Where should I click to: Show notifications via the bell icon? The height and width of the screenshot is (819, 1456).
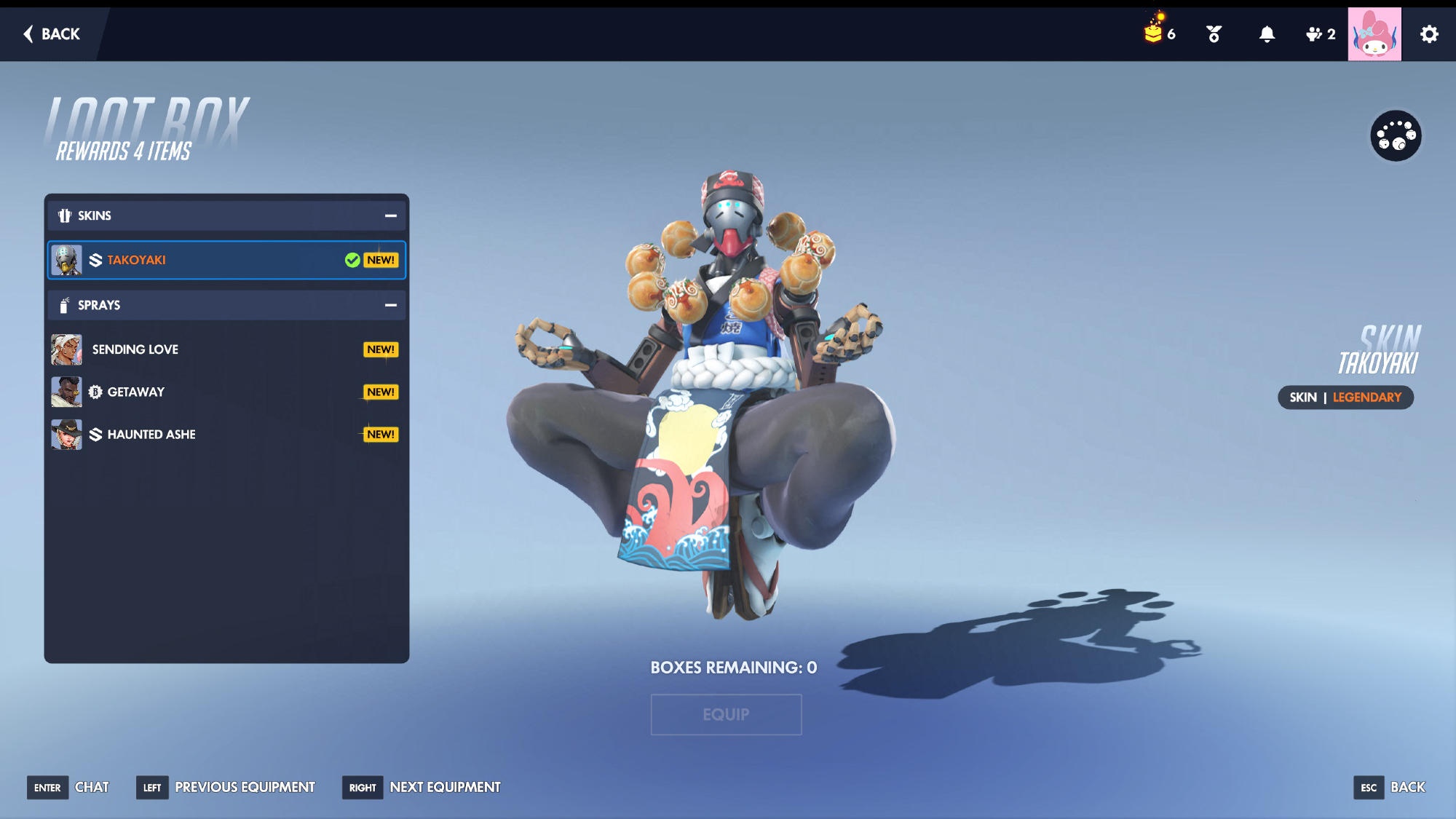[1267, 34]
